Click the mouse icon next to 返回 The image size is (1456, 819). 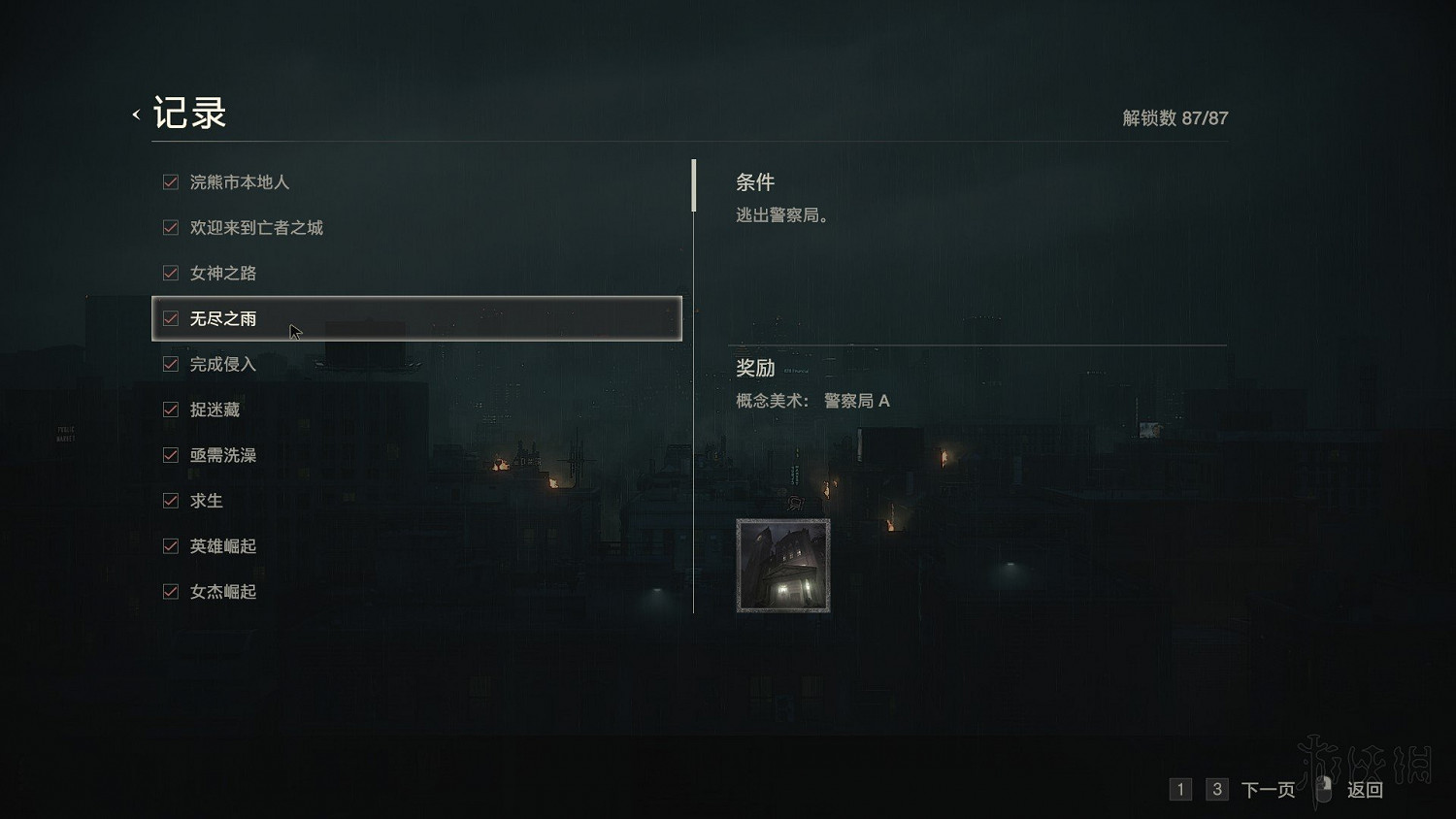(x=1323, y=790)
